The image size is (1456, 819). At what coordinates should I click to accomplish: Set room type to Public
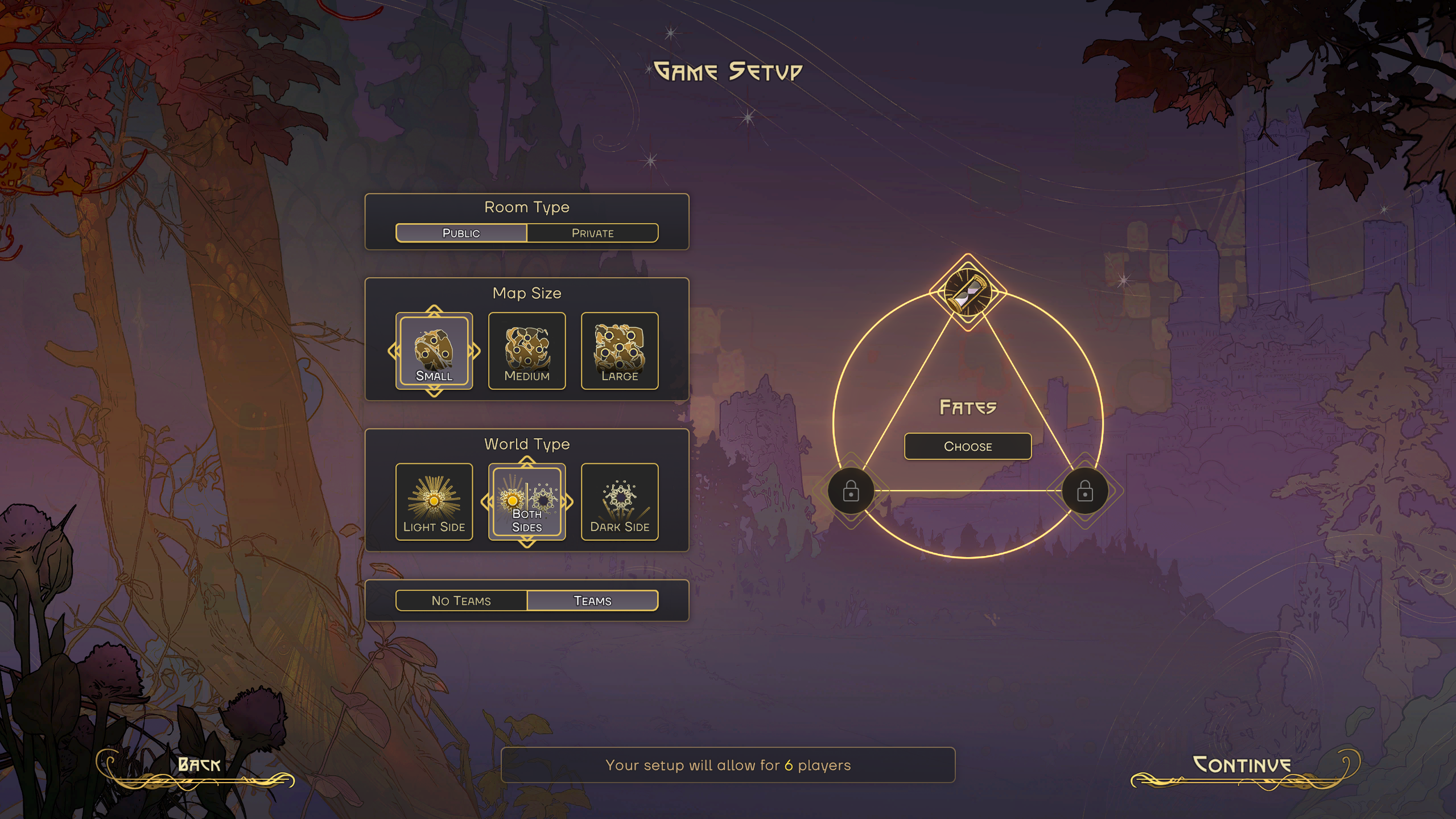click(x=461, y=233)
